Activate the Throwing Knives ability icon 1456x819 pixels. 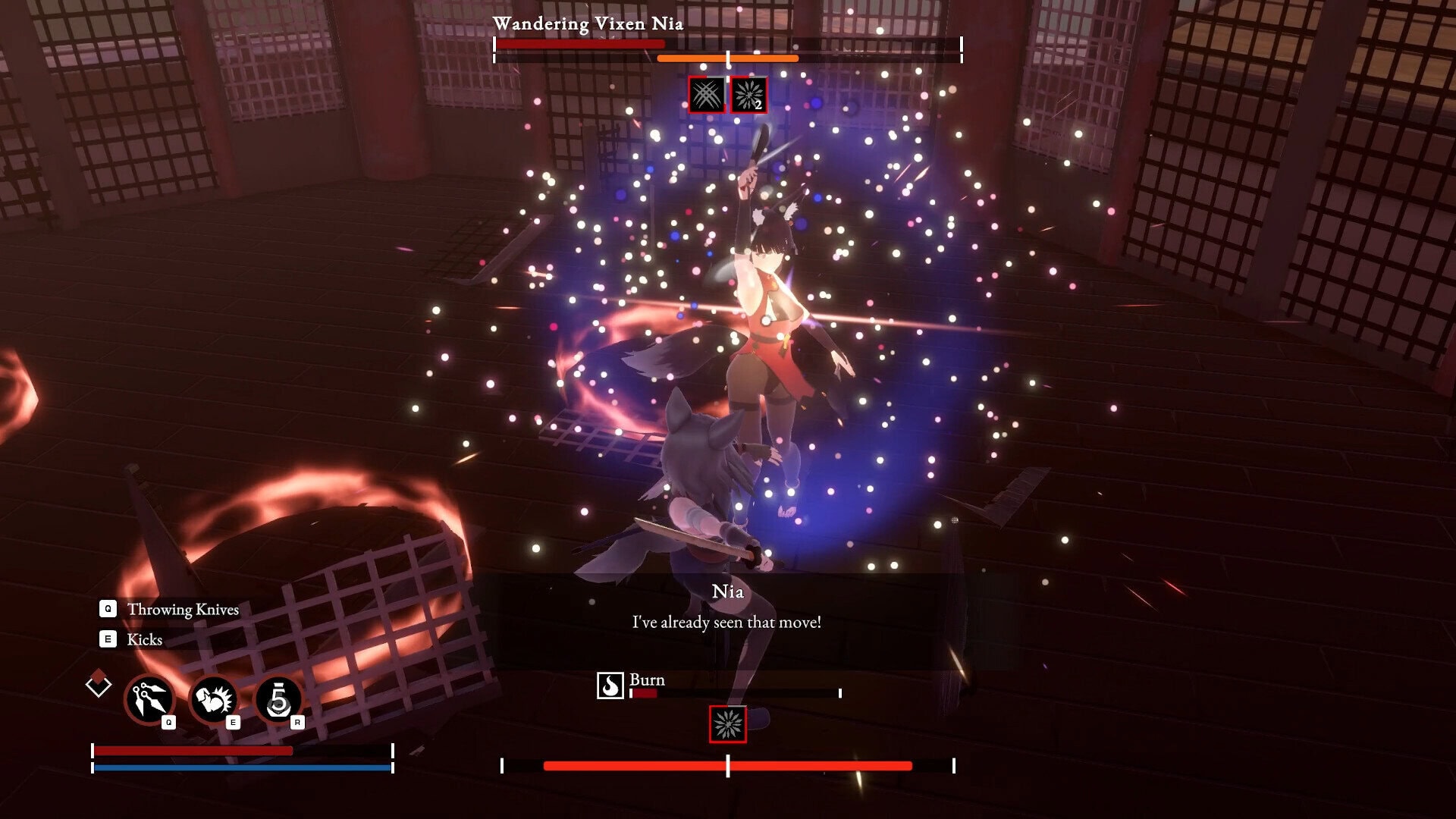[x=149, y=699]
